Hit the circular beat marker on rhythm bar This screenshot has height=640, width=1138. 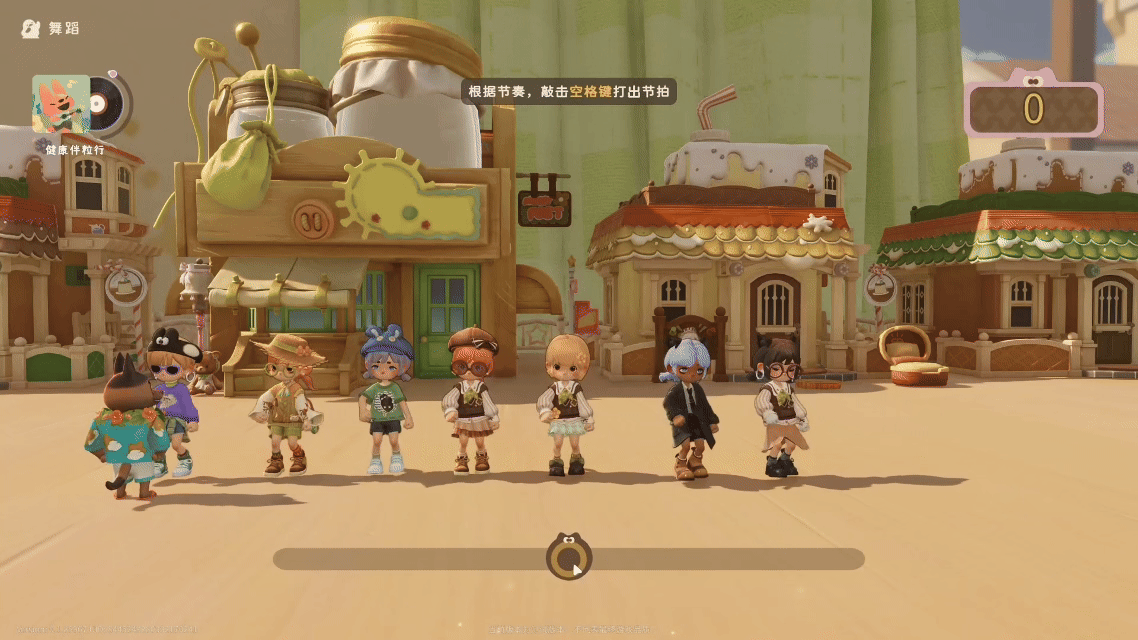(568, 558)
